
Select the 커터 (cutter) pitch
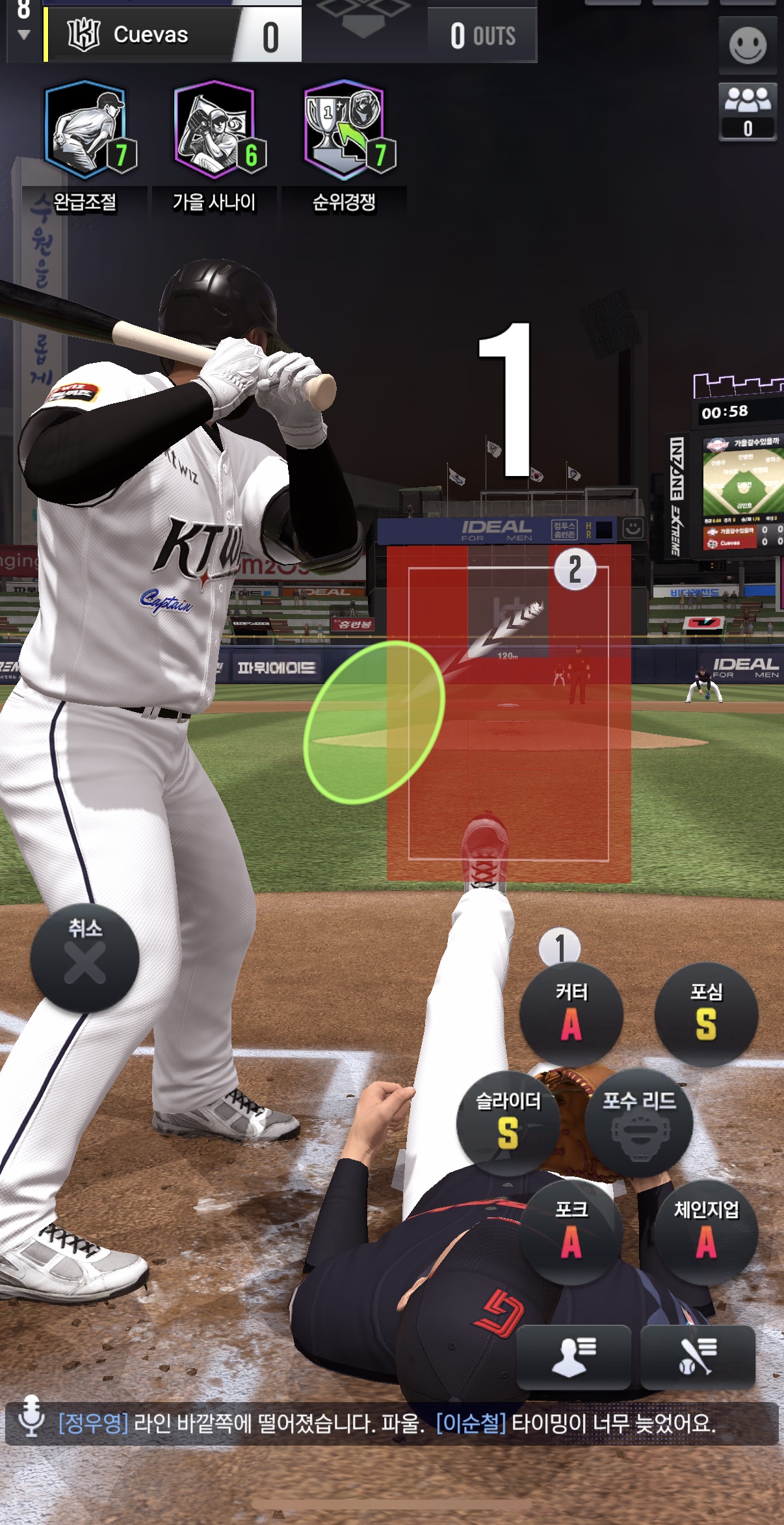click(x=571, y=1013)
